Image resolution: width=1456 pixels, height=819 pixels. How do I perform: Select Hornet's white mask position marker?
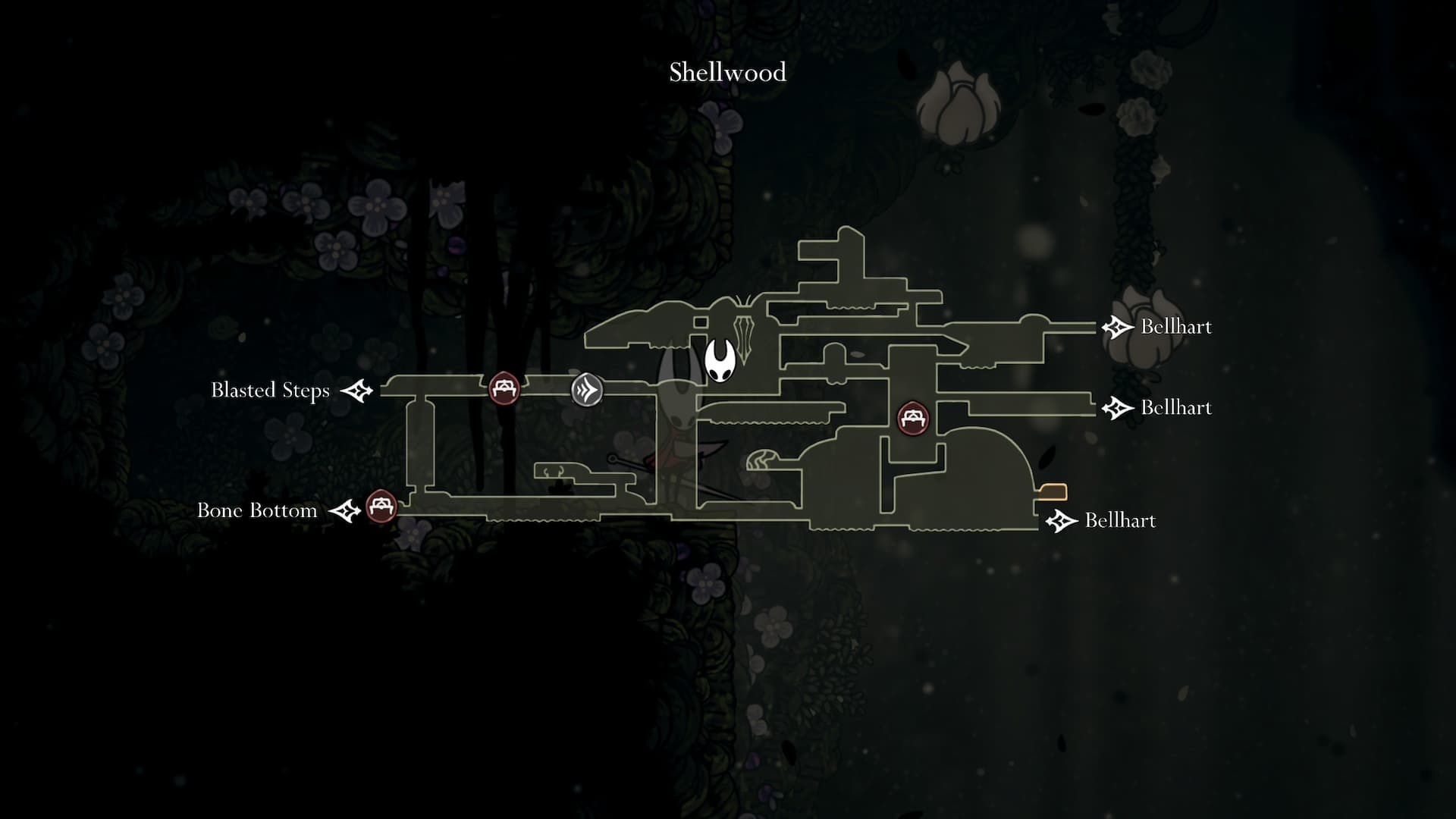click(x=719, y=361)
